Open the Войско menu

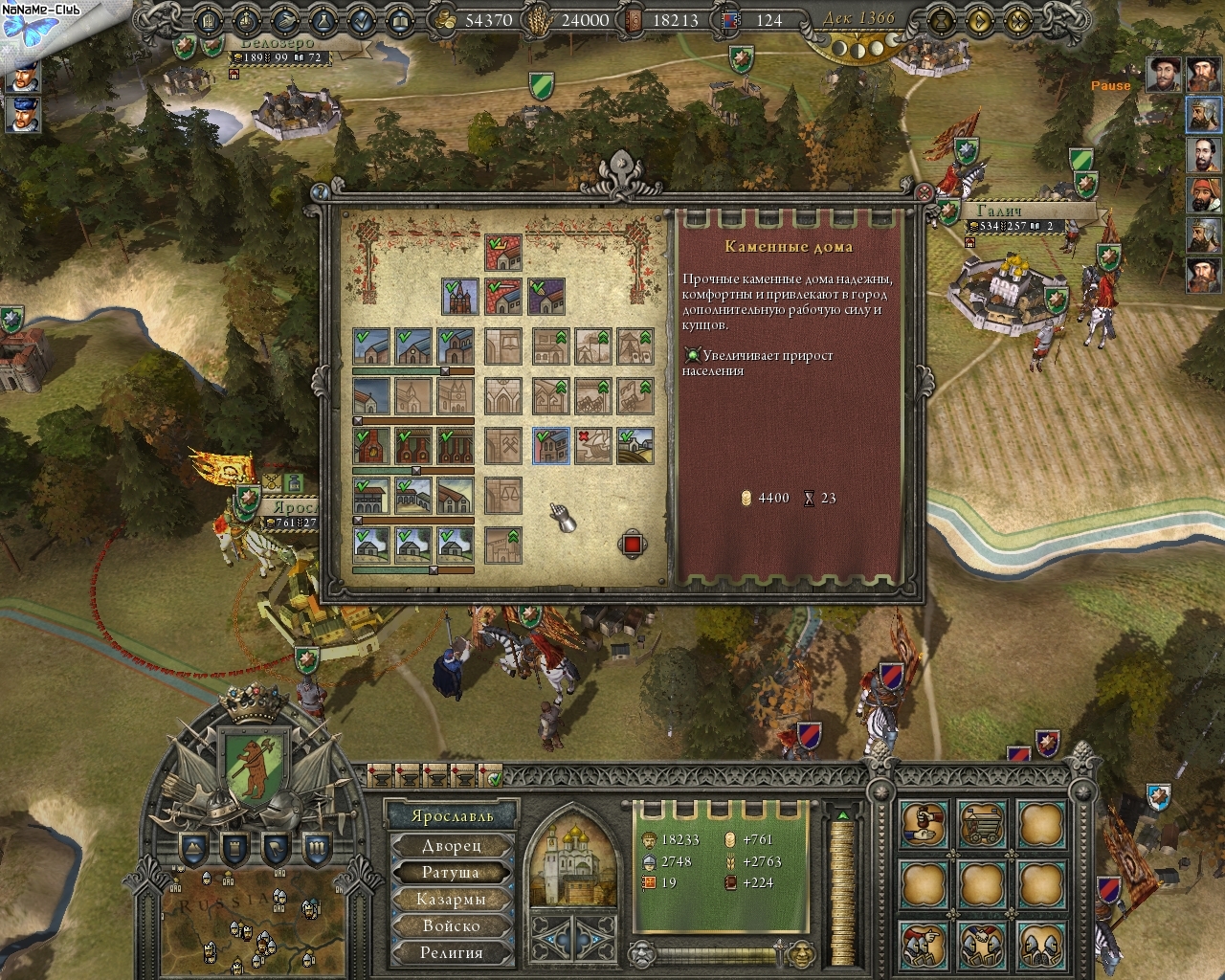click(452, 926)
